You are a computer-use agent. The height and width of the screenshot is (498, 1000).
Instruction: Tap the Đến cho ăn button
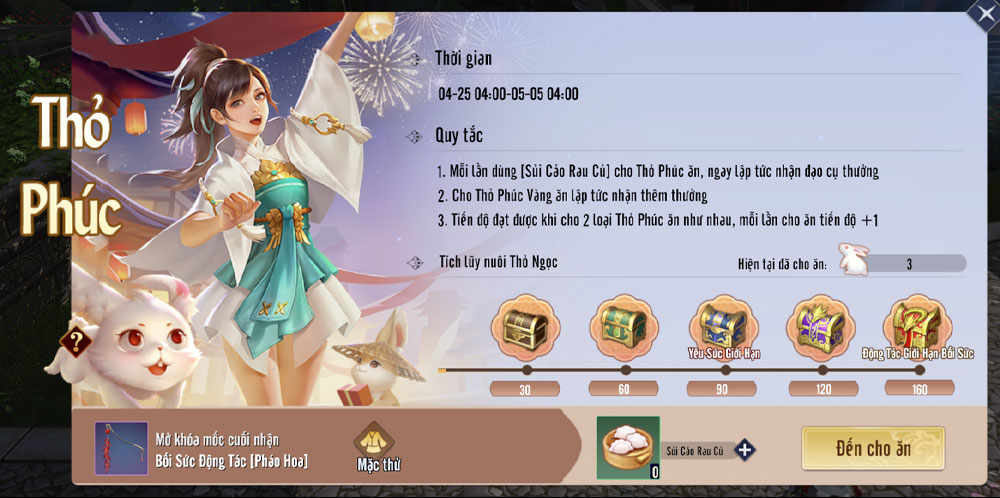click(x=873, y=449)
